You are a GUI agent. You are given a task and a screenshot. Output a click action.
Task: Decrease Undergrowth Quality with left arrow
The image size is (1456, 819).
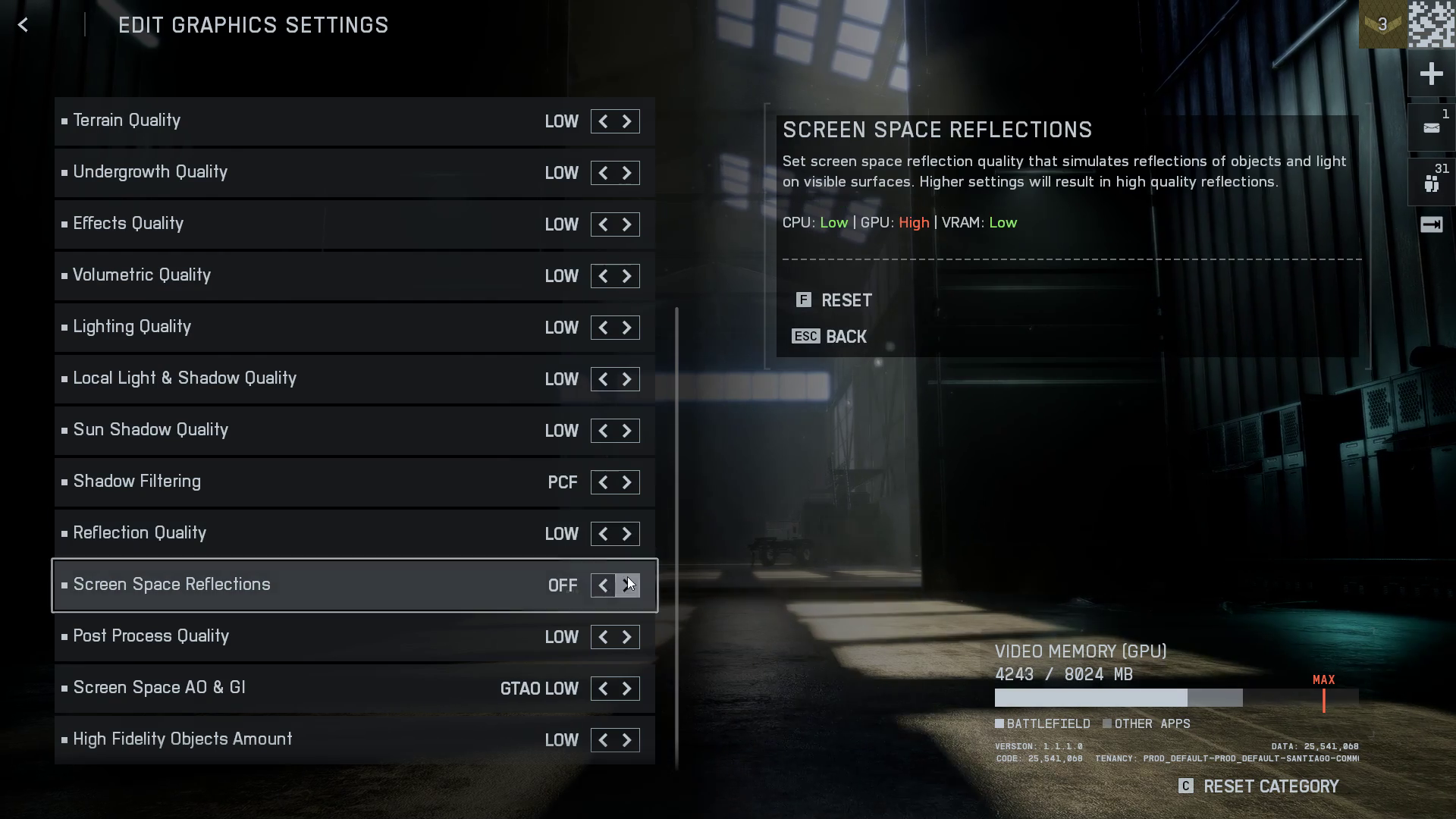(603, 173)
